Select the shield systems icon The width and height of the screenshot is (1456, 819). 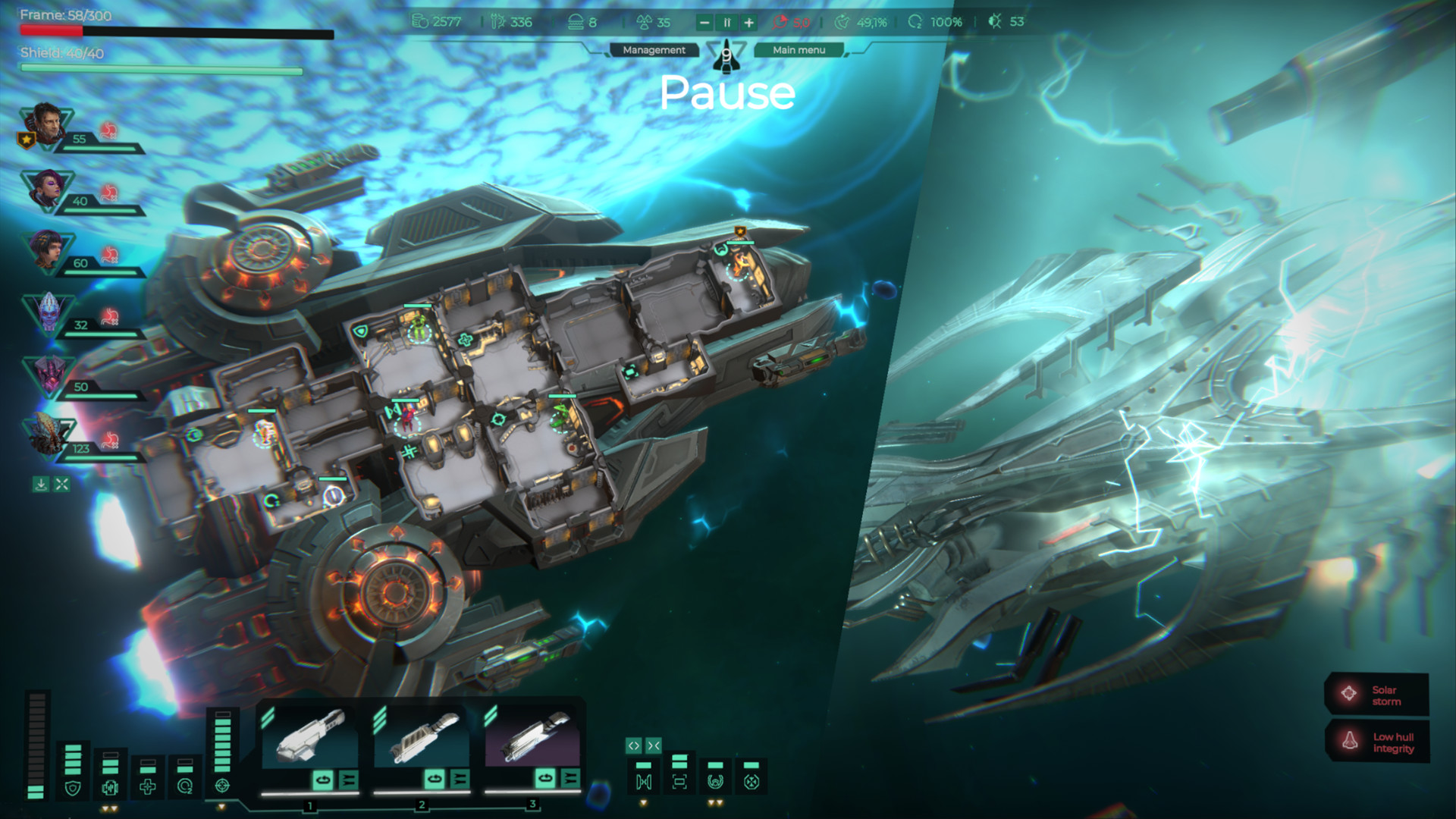coord(73,789)
